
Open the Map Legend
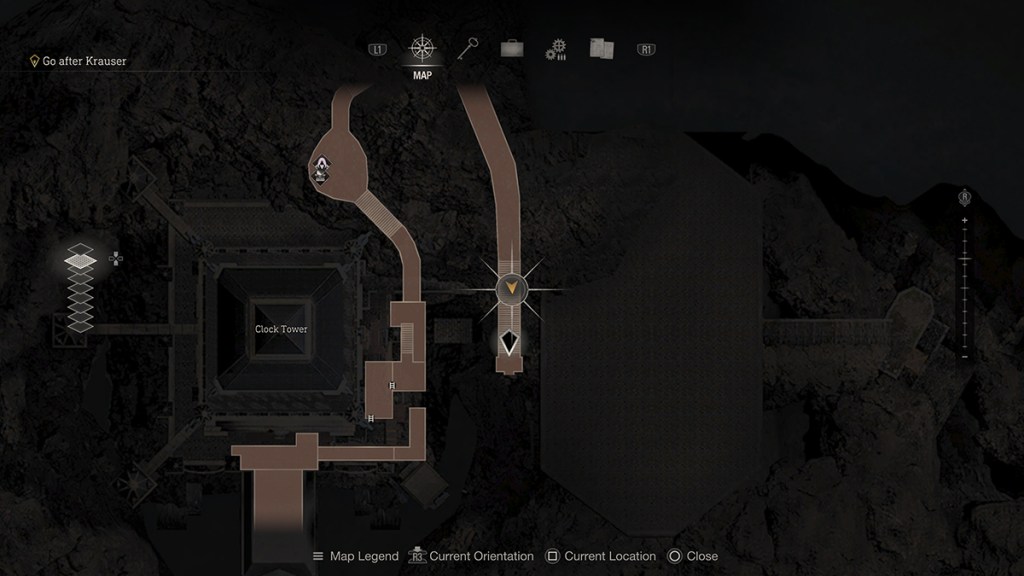point(355,556)
